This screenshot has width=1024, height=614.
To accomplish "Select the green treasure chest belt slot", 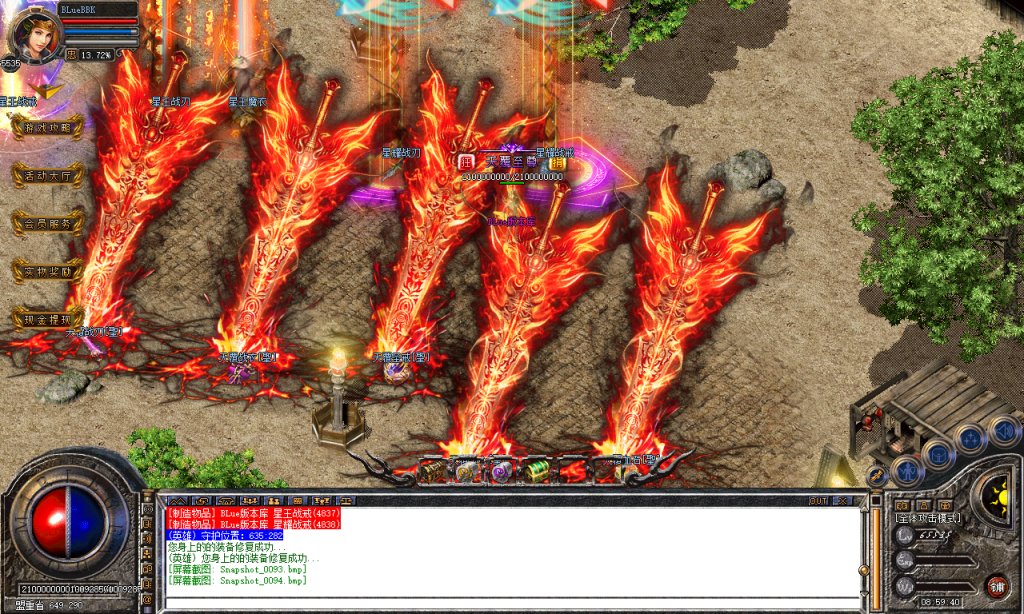I will coord(537,470).
